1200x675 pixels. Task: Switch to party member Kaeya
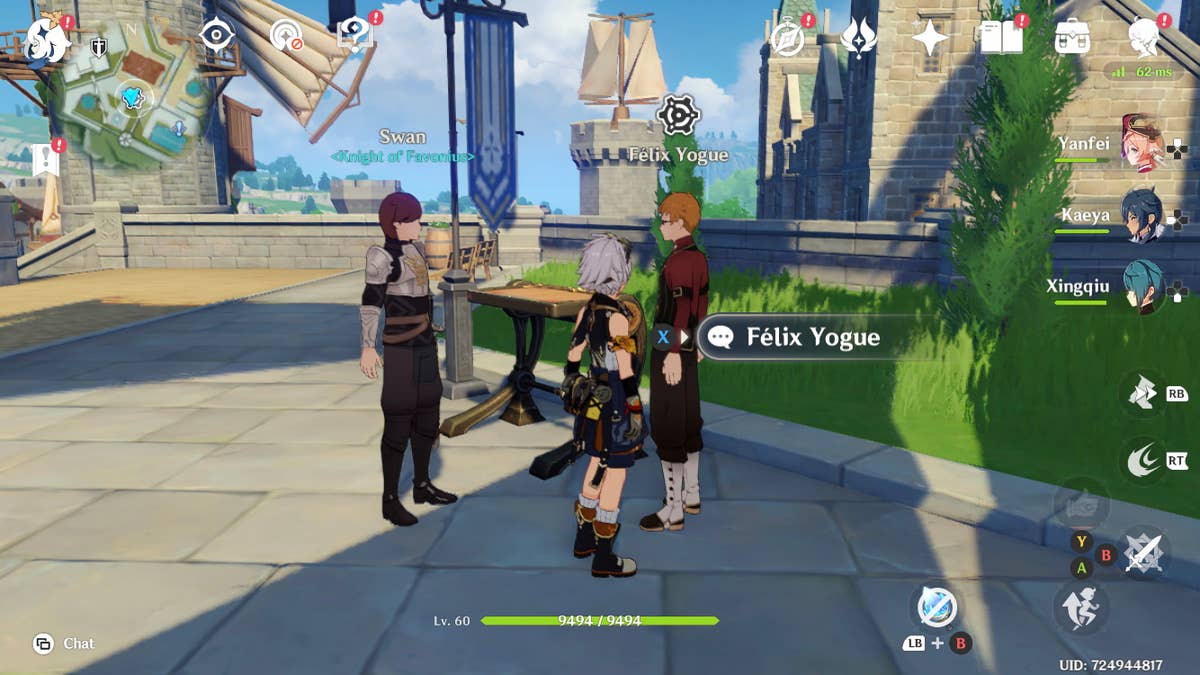(x=1140, y=217)
